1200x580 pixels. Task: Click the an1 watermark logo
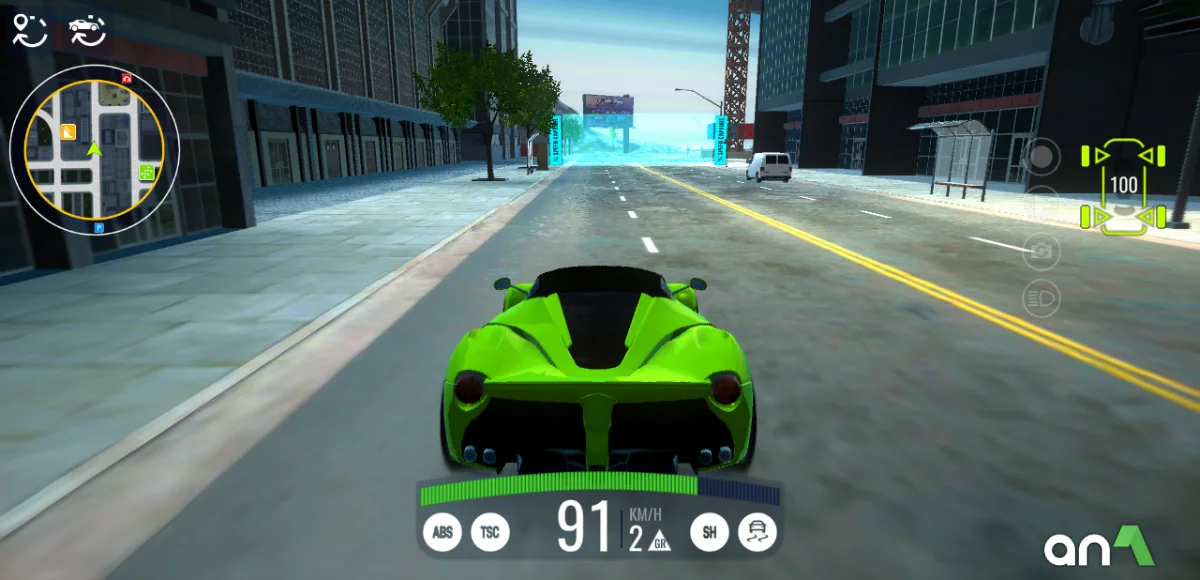tap(1099, 546)
